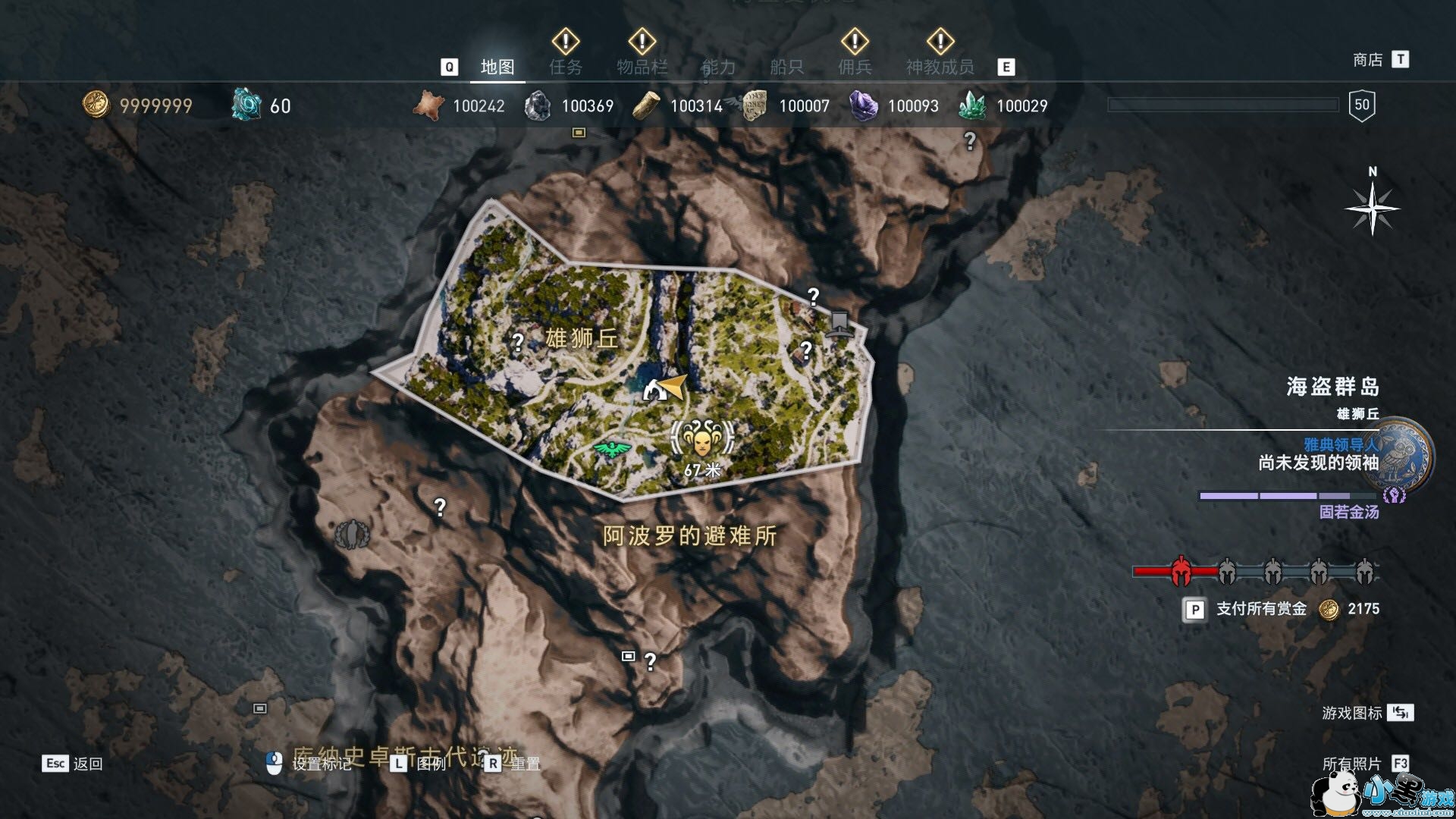Viewport: 1456px width, 819px height.
Task: Open the 物品栏 (Inventory) tab
Action: click(x=642, y=67)
